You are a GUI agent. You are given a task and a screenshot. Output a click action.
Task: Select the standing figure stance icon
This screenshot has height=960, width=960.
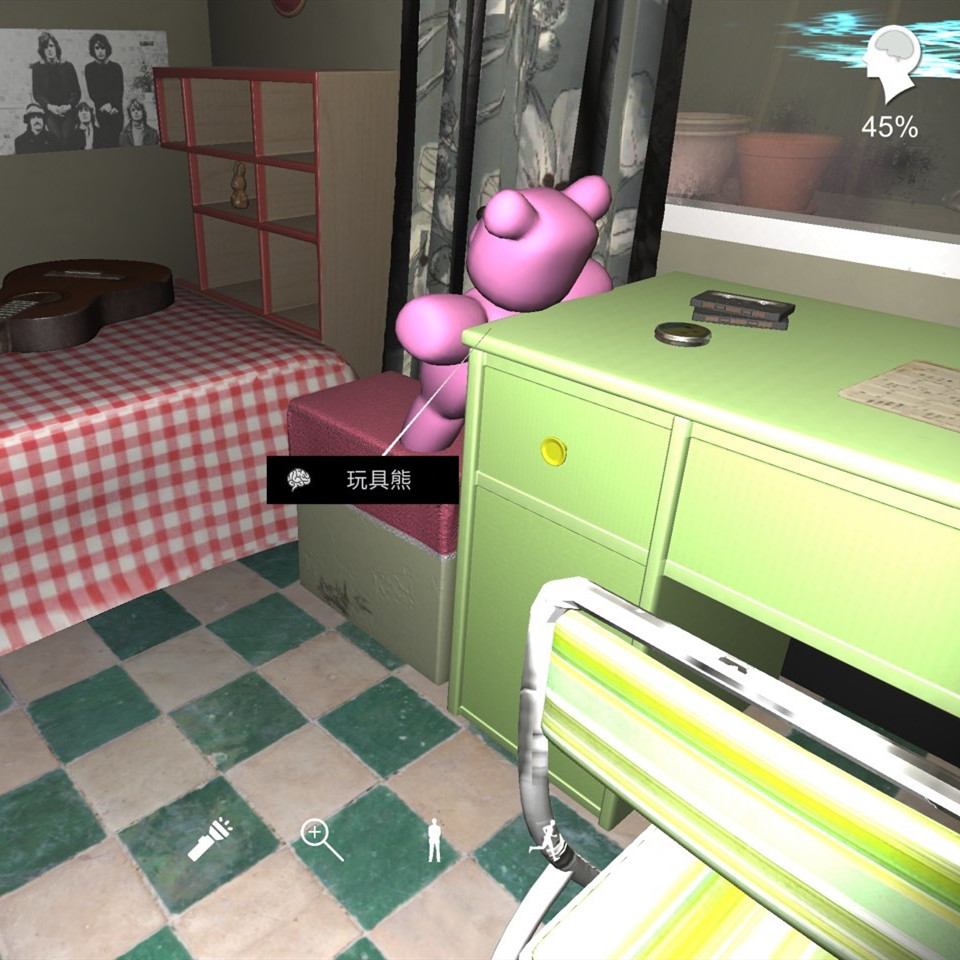(x=434, y=840)
